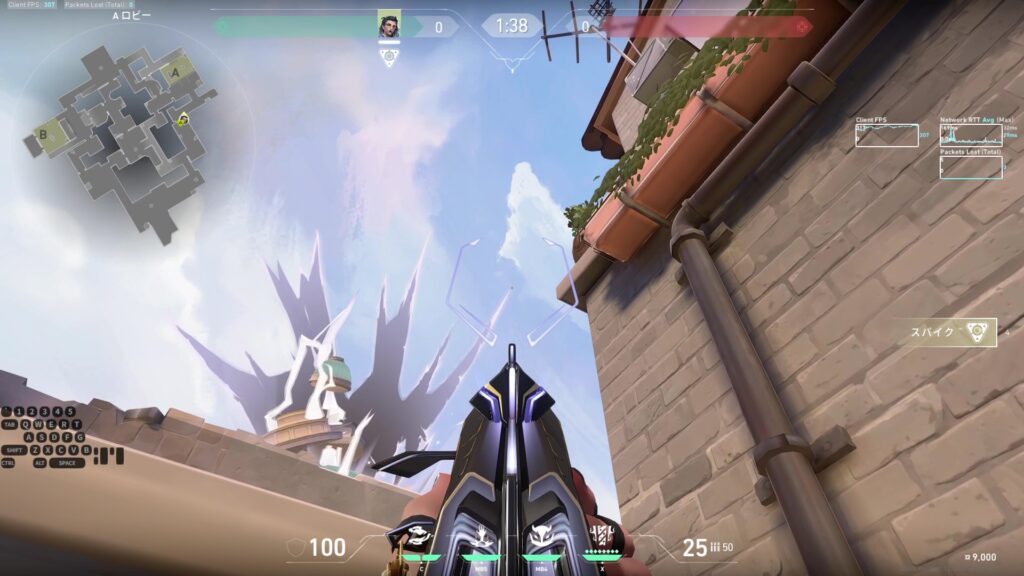The width and height of the screenshot is (1024, 576).
Task: Activate the horned mask ability icon
Action: (541, 537)
